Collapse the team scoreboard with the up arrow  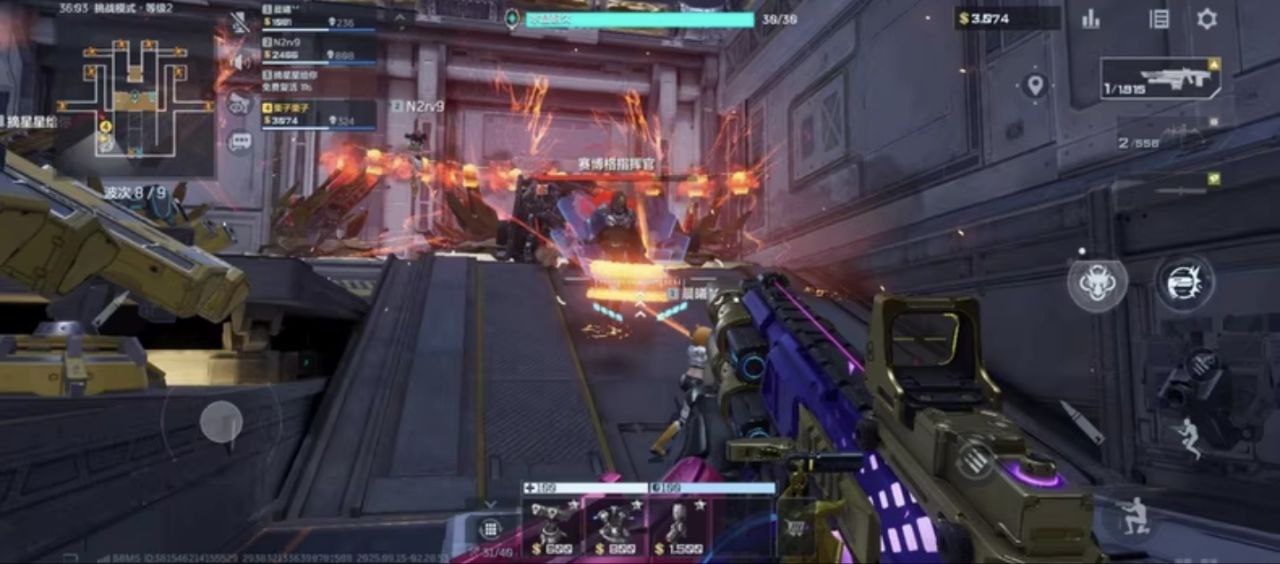[399, 17]
